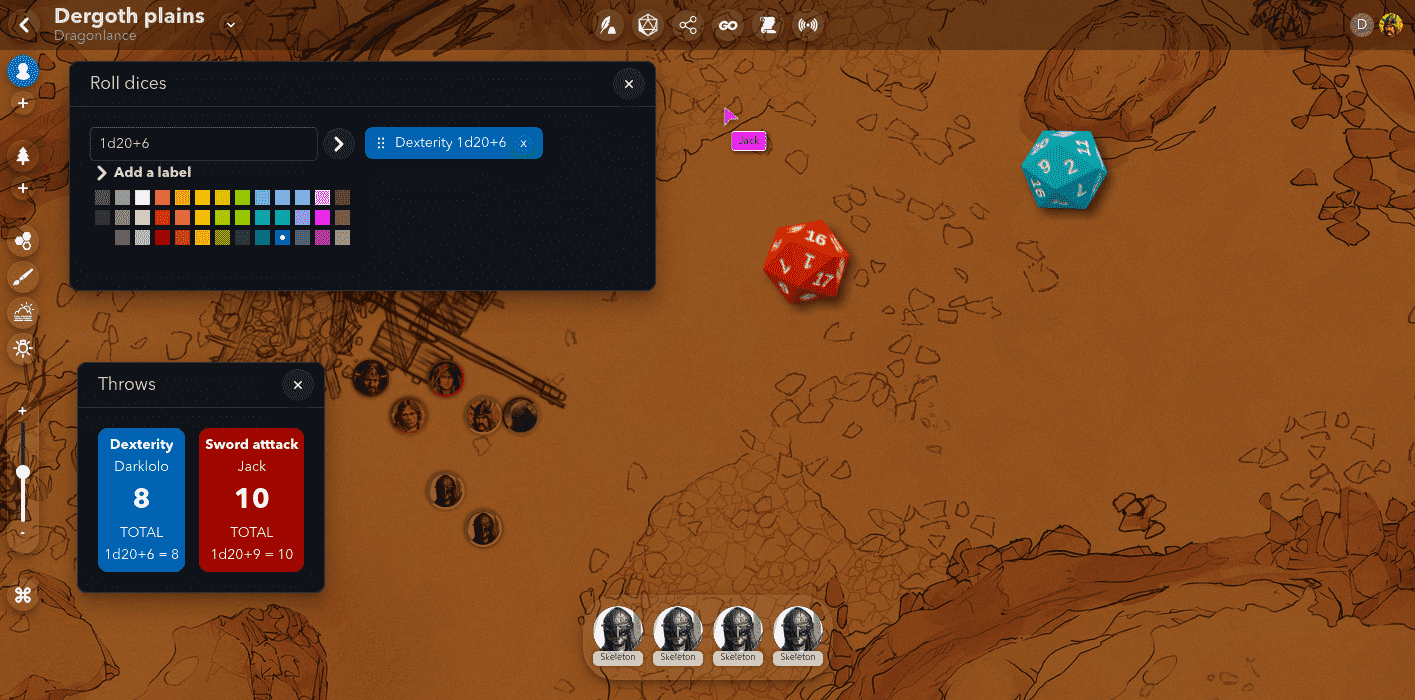Click the share icon in the top bar
The image size is (1415, 700).
[688, 26]
